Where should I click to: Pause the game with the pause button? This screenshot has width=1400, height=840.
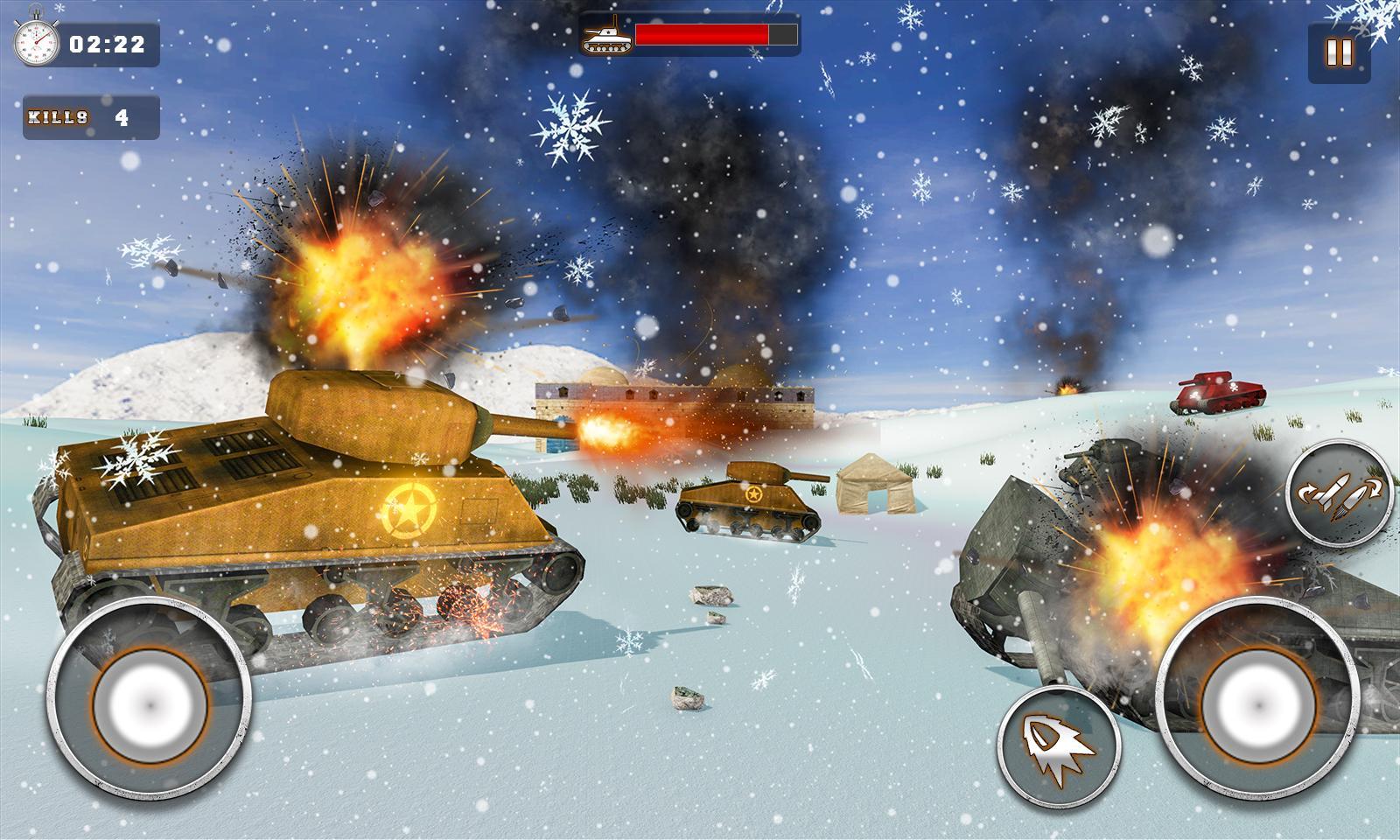(x=1339, y=53)
